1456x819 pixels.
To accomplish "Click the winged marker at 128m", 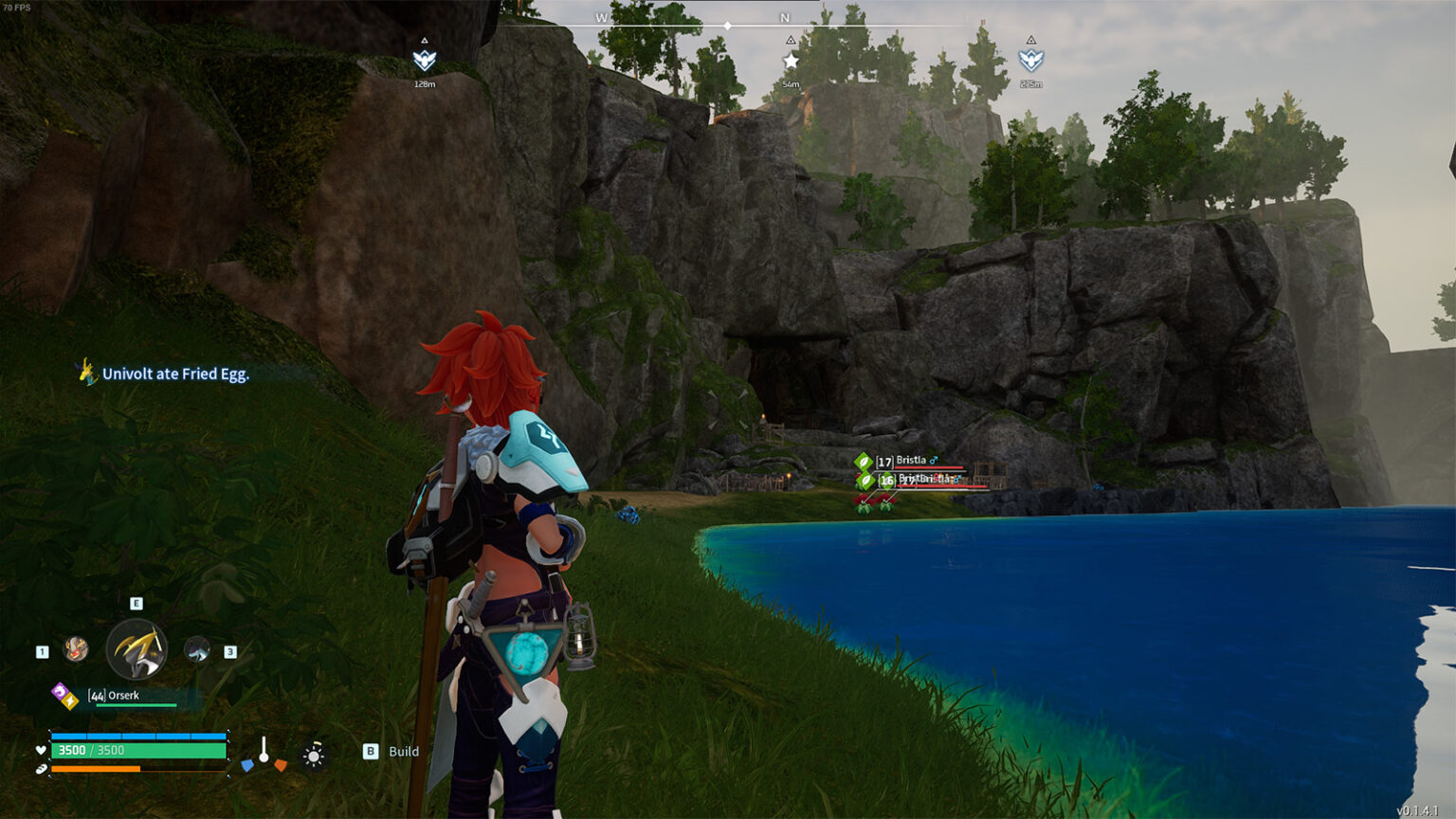I will click(x=424, y=61).
